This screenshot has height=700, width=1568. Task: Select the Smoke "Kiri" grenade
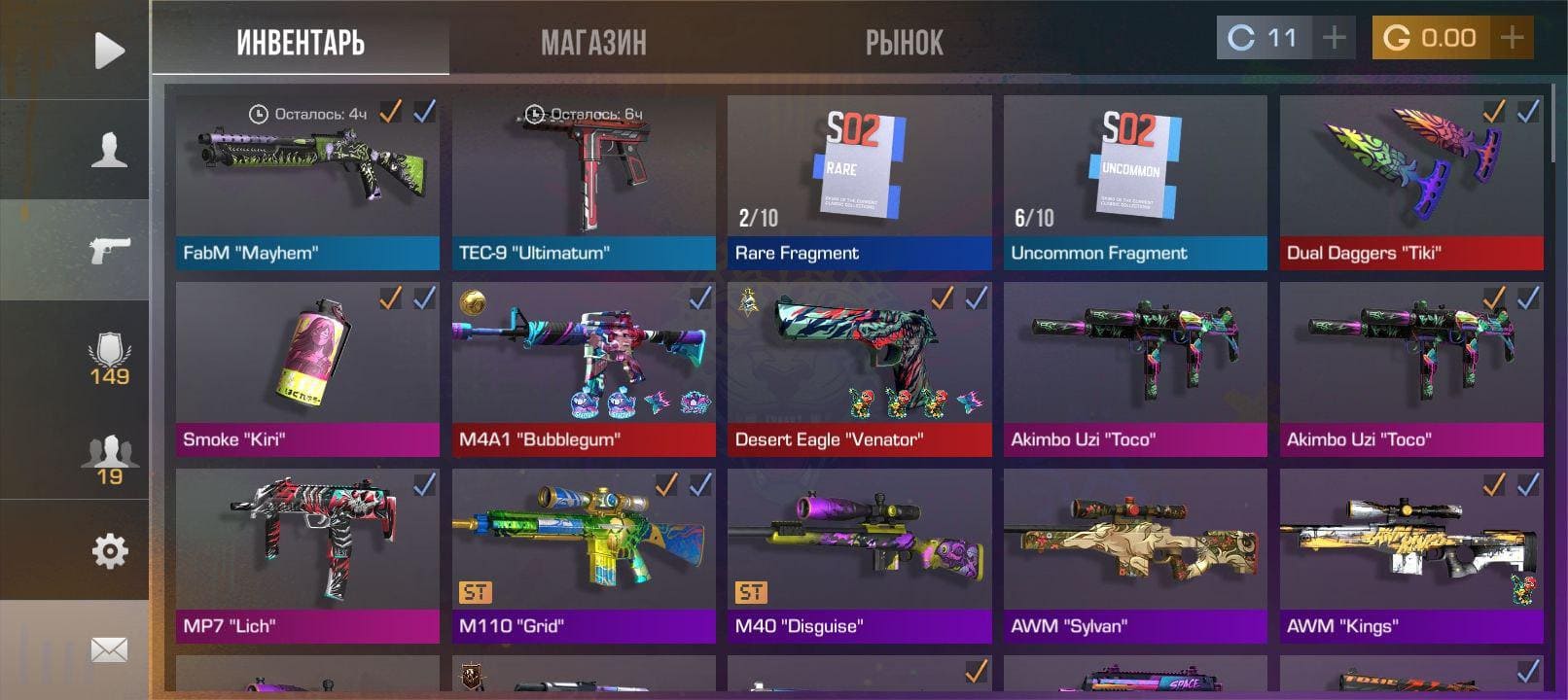pyautogui.click(x=307, y=368)
